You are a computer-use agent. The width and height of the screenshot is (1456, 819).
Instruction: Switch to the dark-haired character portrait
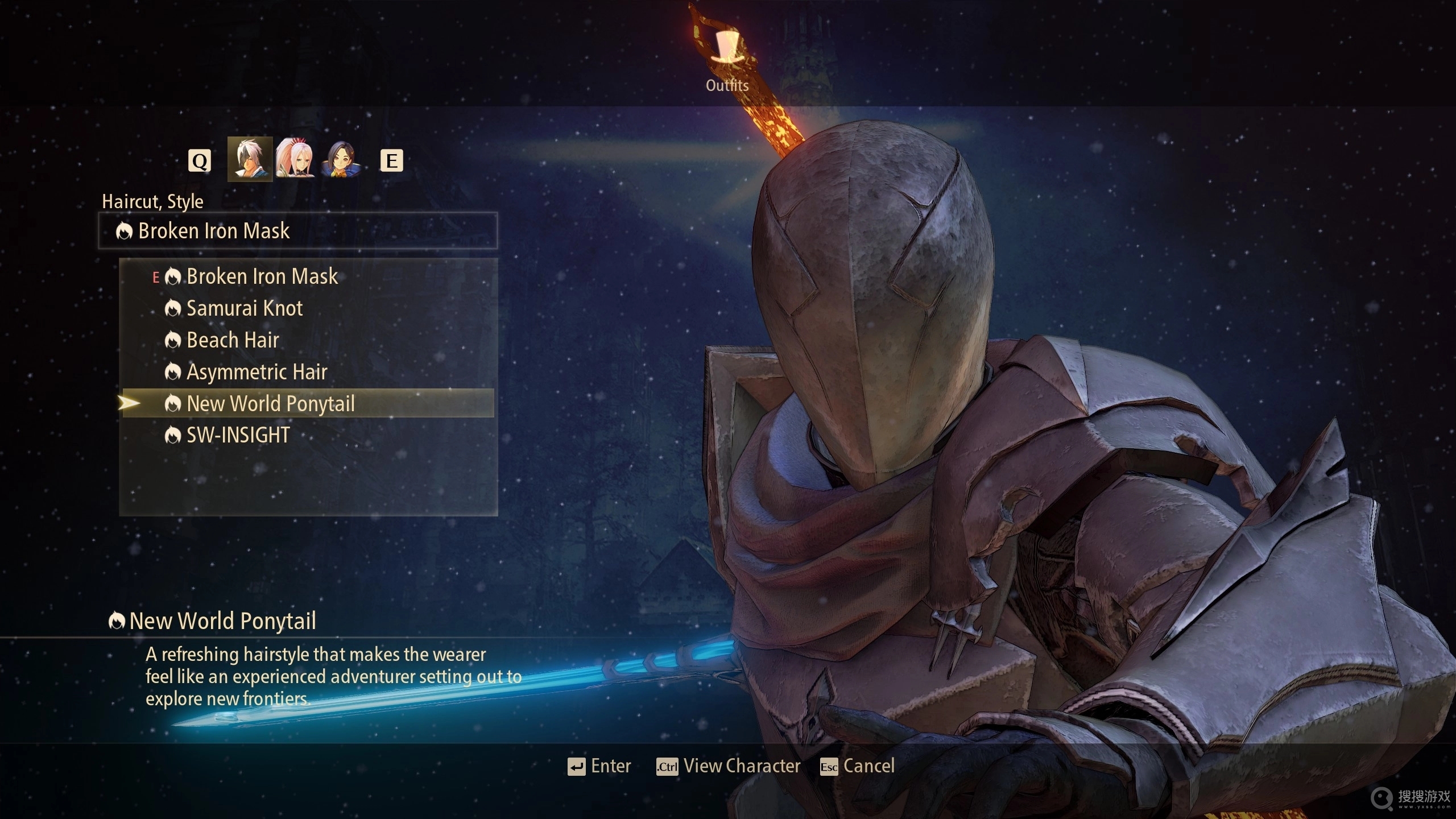pyautogui.click(x=341, y=160)
